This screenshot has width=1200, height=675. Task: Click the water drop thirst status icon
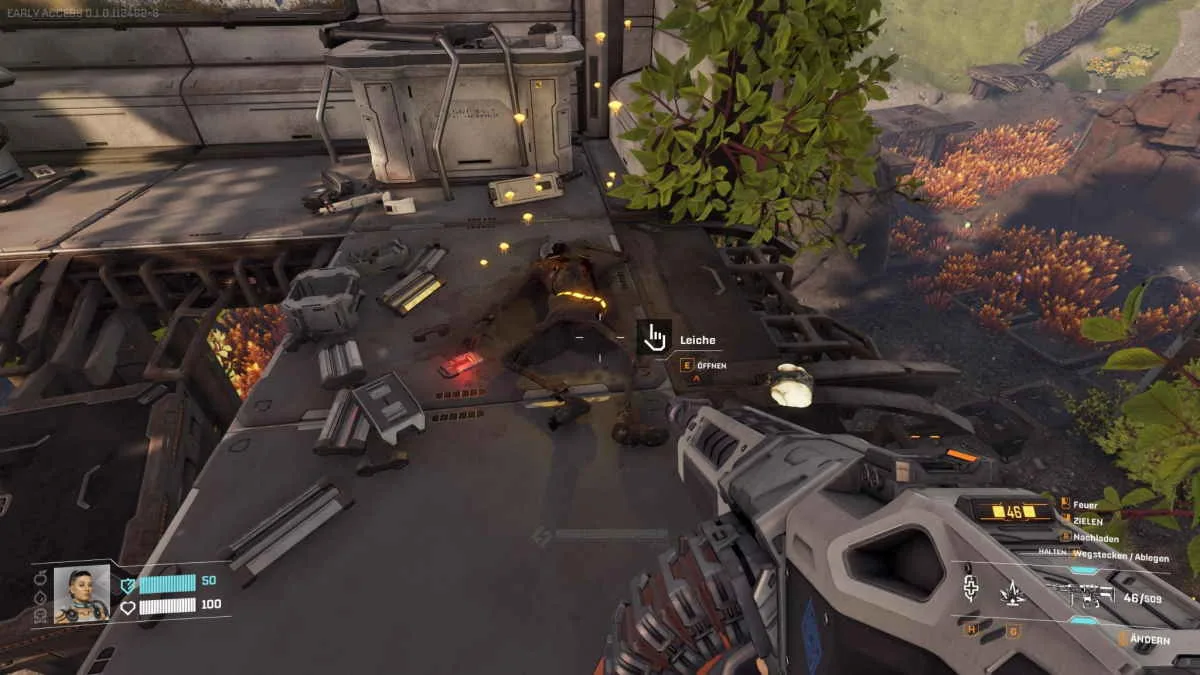(x=40, y=597)
